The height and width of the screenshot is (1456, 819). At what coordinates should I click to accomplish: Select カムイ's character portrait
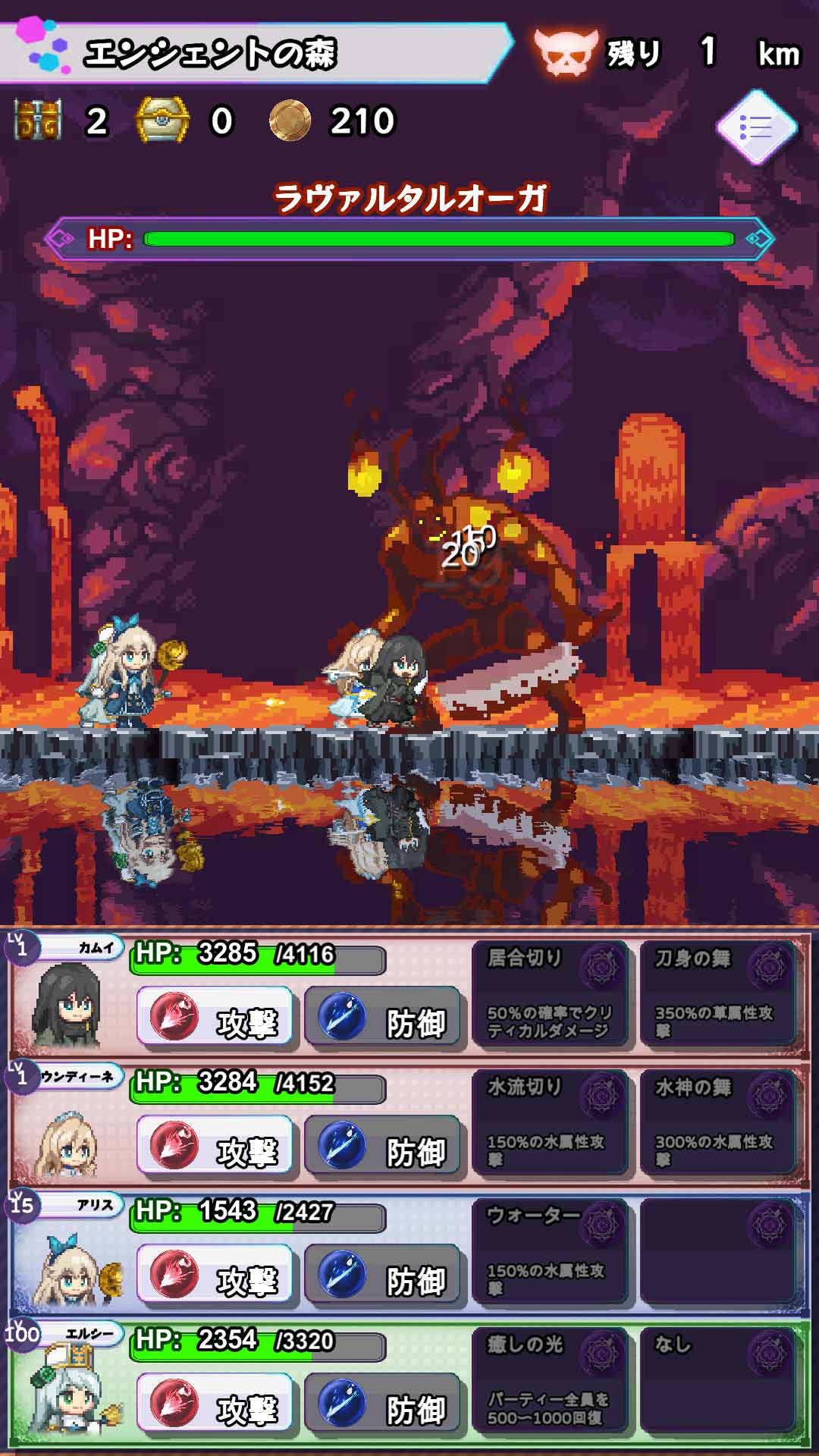[x=67, y=1005]
